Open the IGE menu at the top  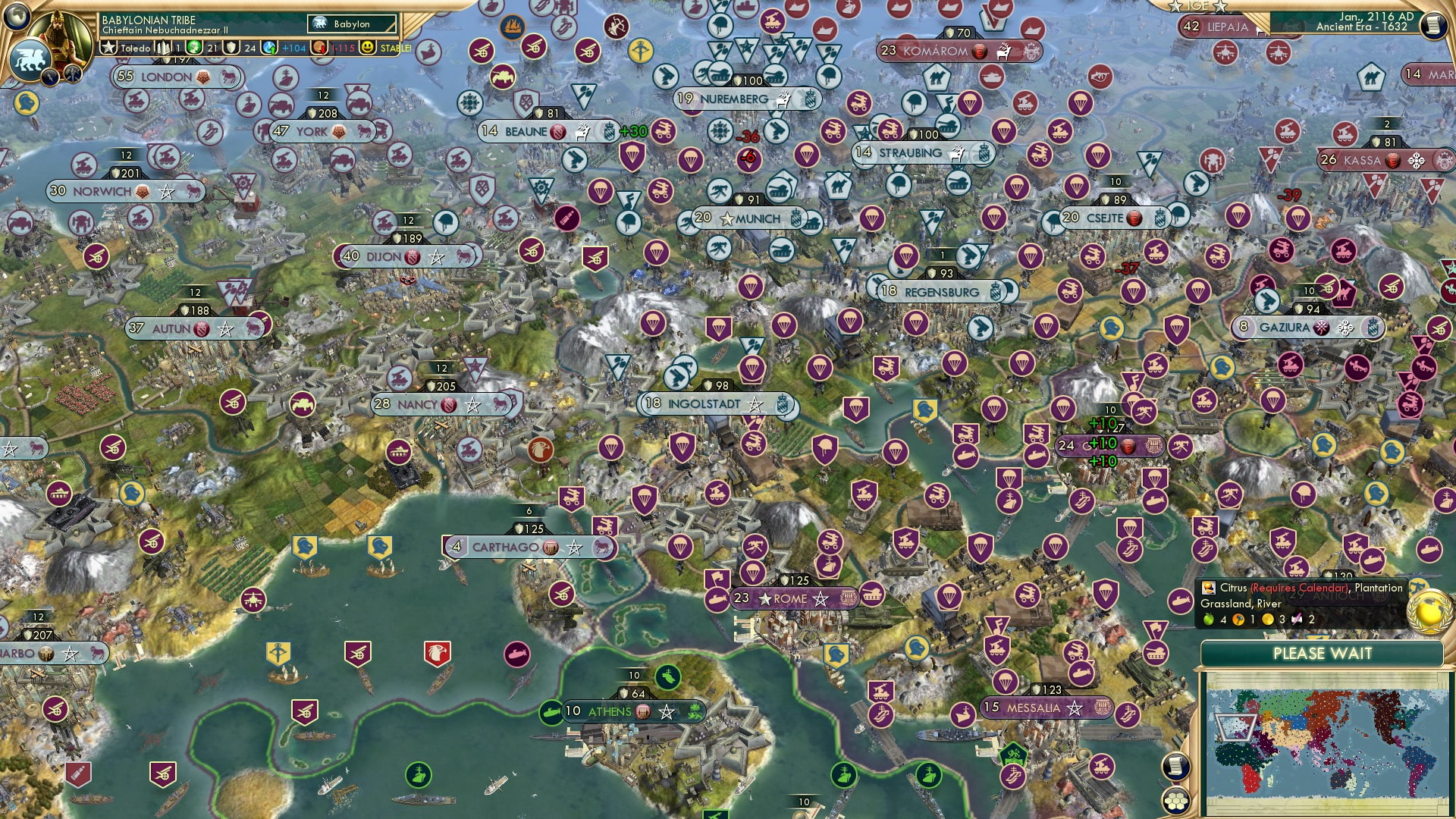(x=1198, y=7)
